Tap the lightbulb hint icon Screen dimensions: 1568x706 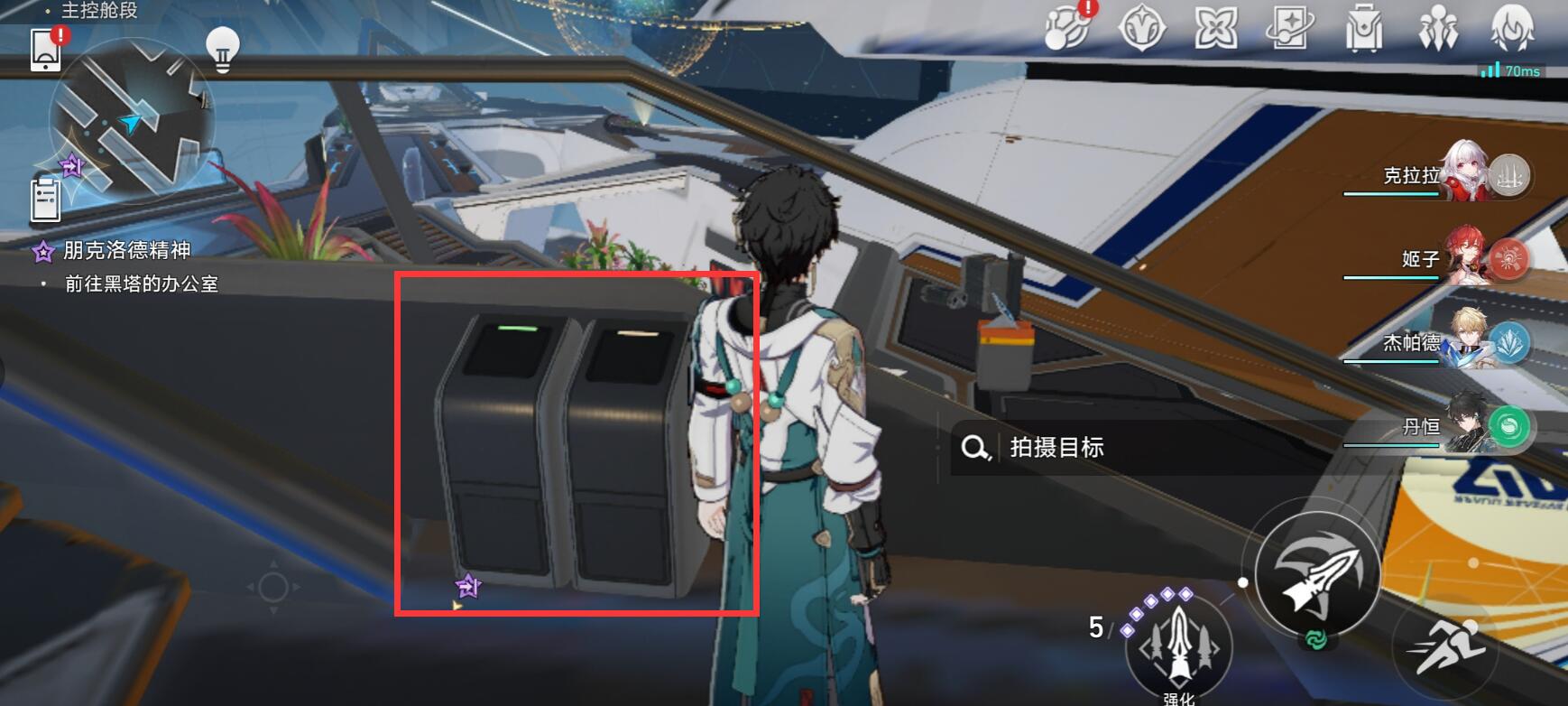pyautogui.click(x=222, y=48)
